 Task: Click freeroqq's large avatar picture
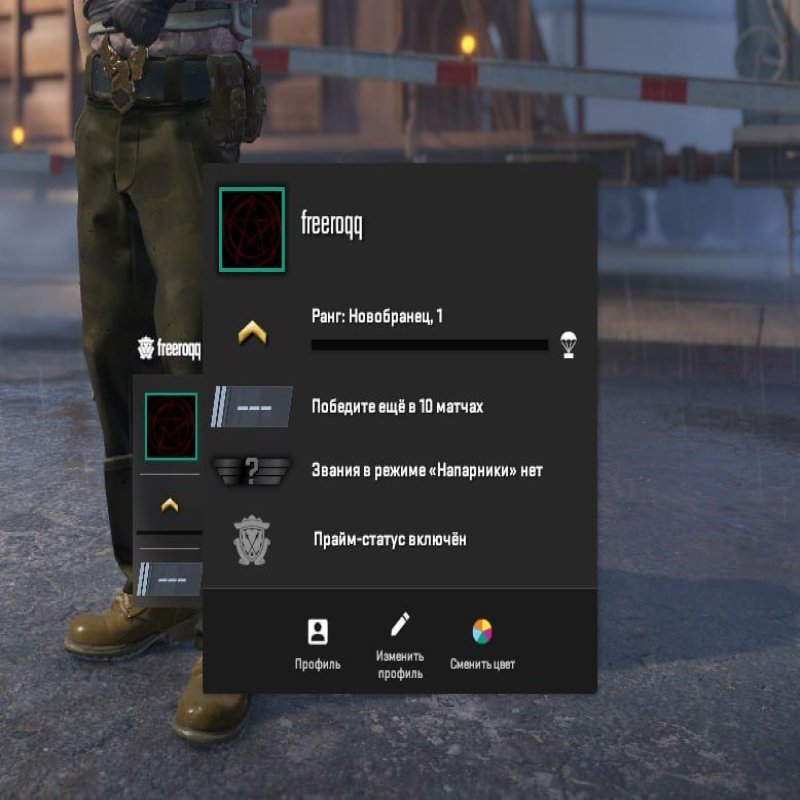click(x=252, y=229)
